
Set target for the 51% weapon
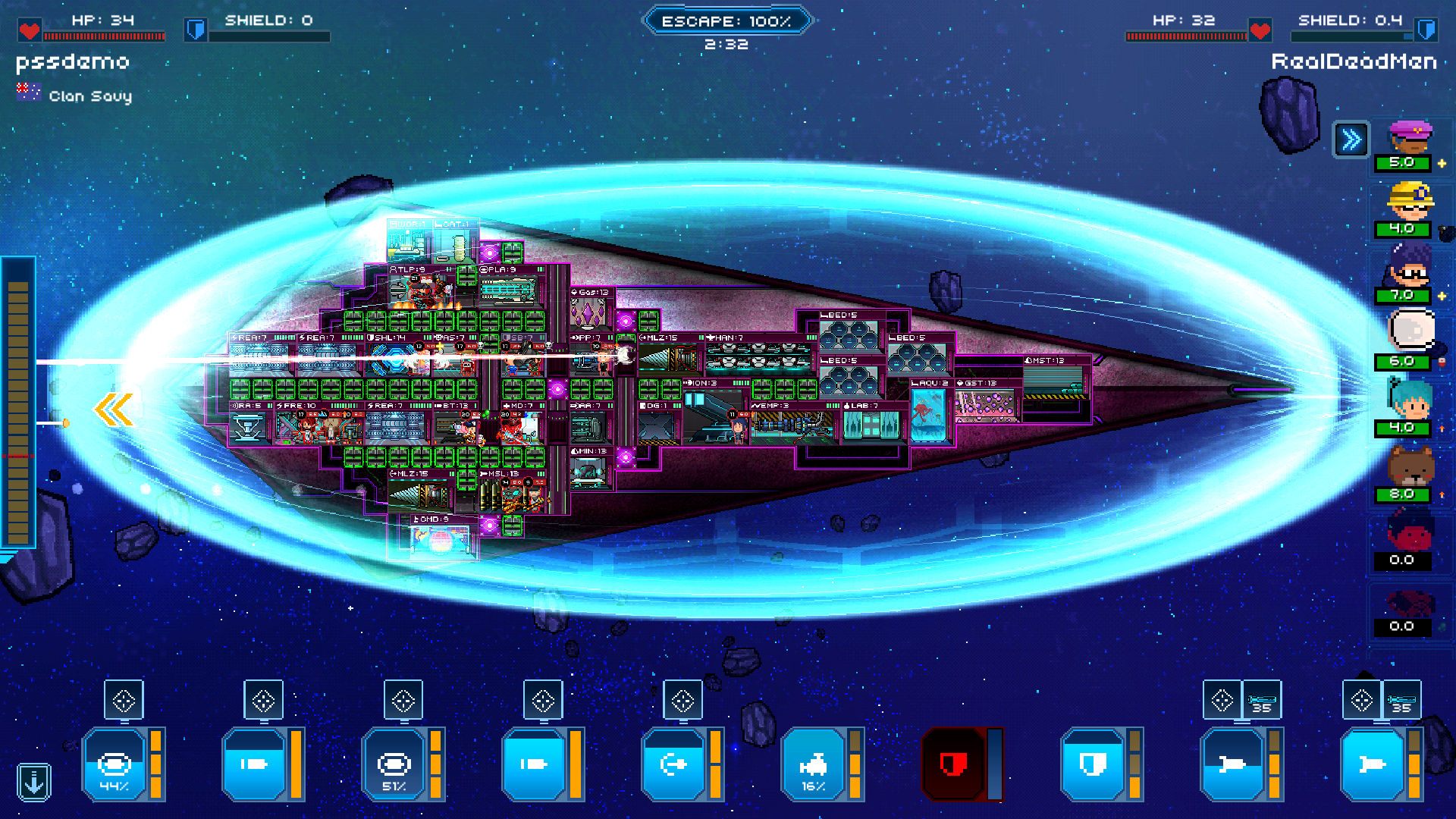pyautogui.click(x=403, y=701)
